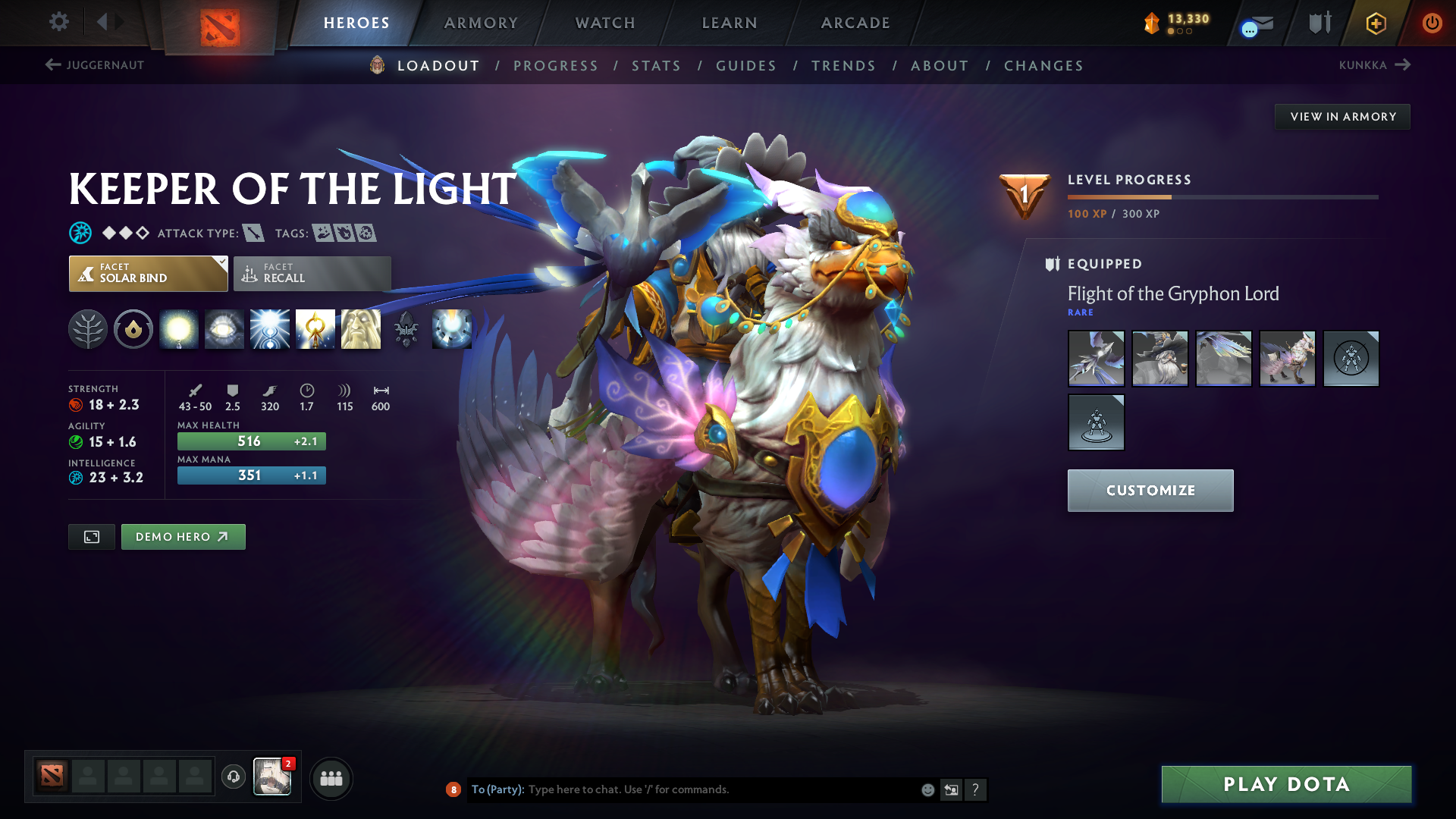Viewport: 1456px width, 819px height.
Task: Open Keeper of the Light's talent tree icon
Action: 88,329
